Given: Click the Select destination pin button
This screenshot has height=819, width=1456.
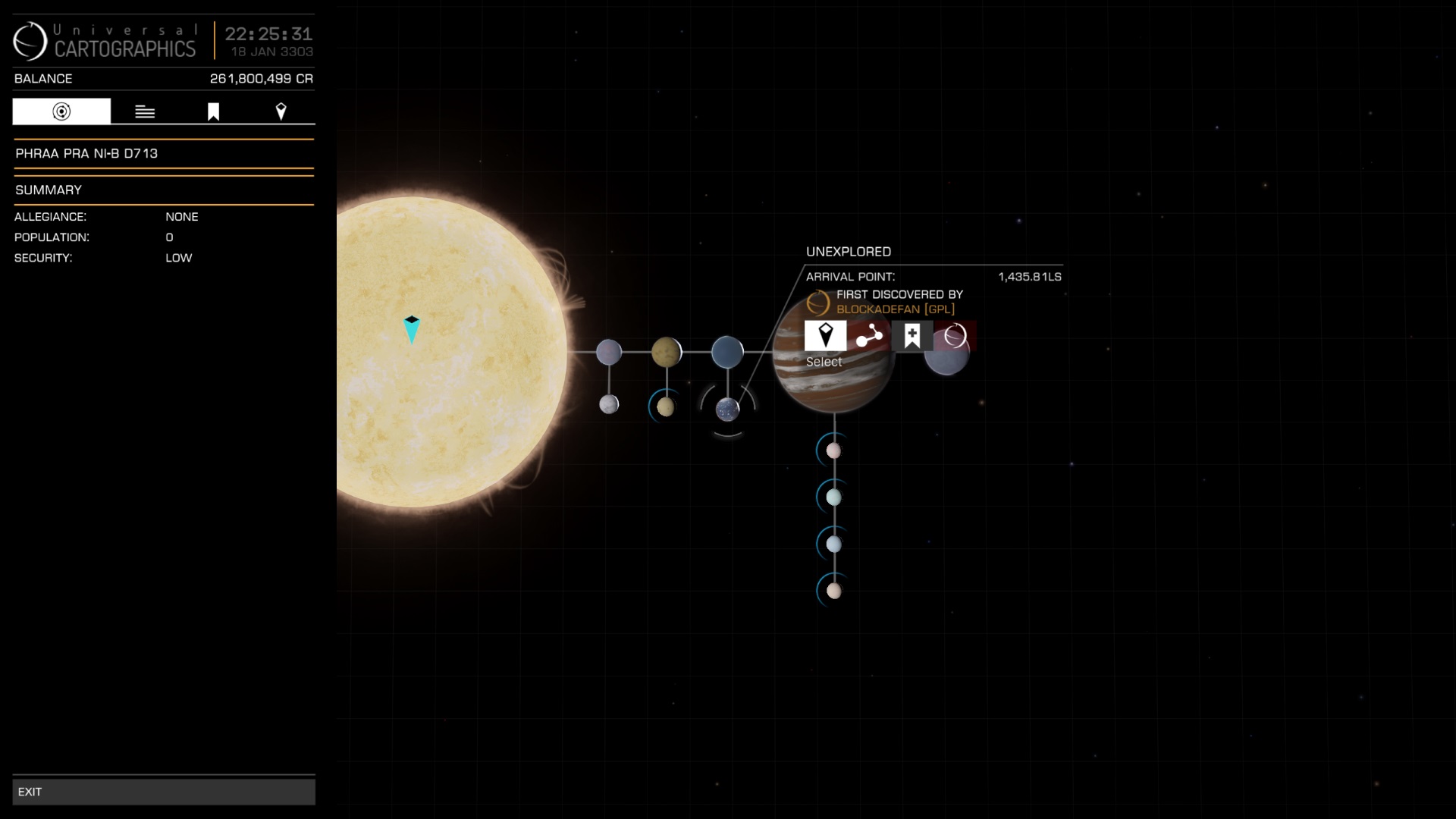Looking at the screenshot, I should (x=825, y=335).
